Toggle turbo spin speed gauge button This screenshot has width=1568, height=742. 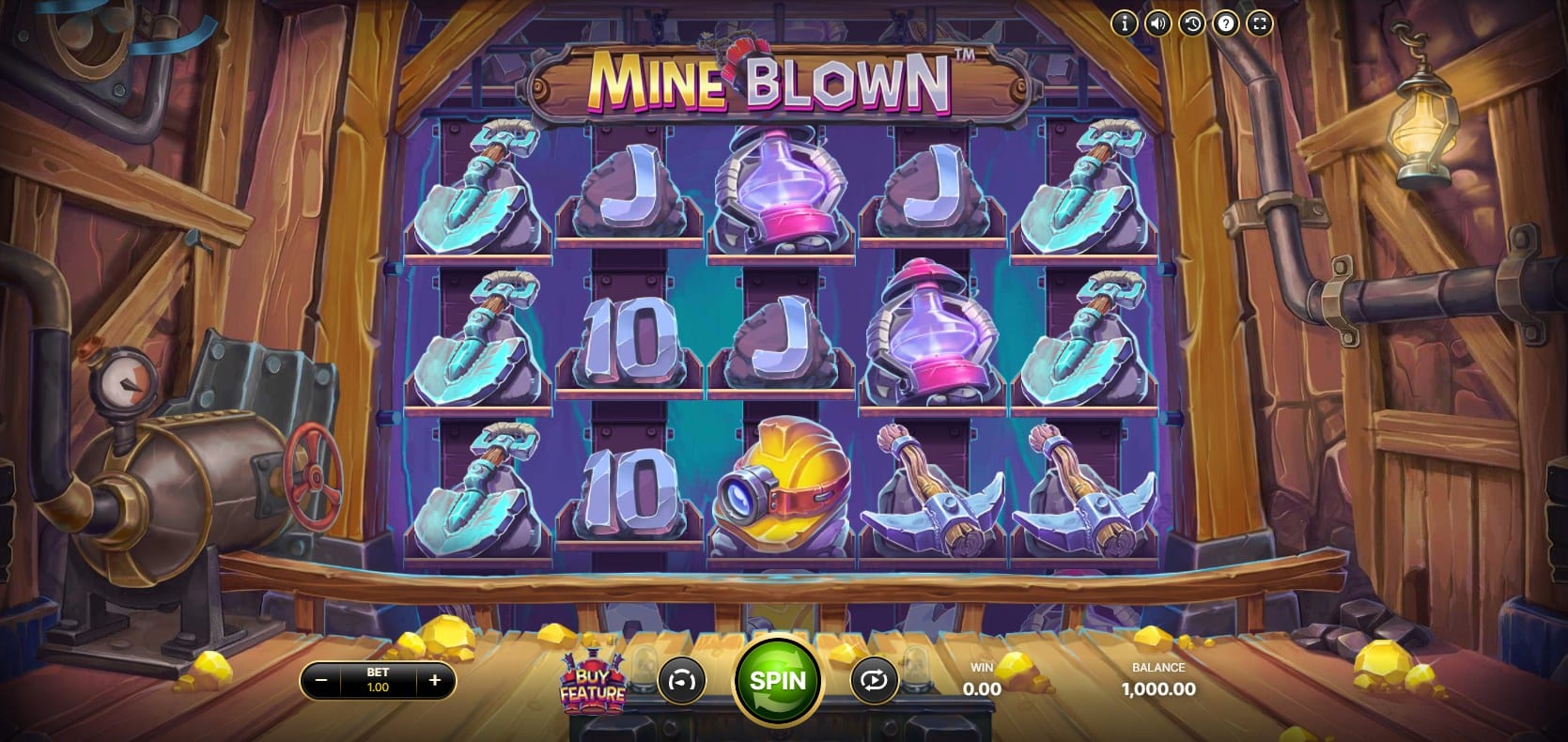coord(682,680)
